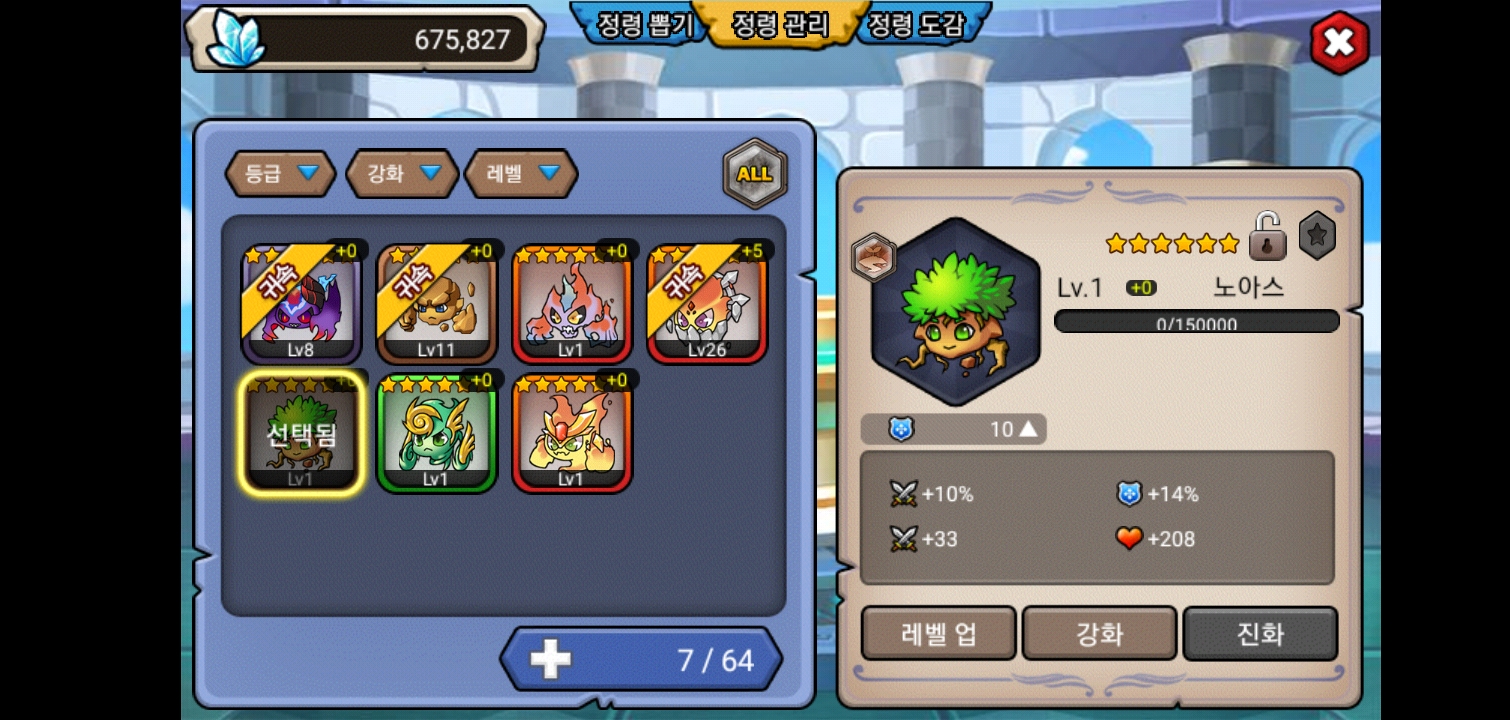Pick the Lv26 spirit with +5 enhancement
Image resolution: width=1510 pixels, height=720 pixels.
pyautogui.click(x=706, y=304)
